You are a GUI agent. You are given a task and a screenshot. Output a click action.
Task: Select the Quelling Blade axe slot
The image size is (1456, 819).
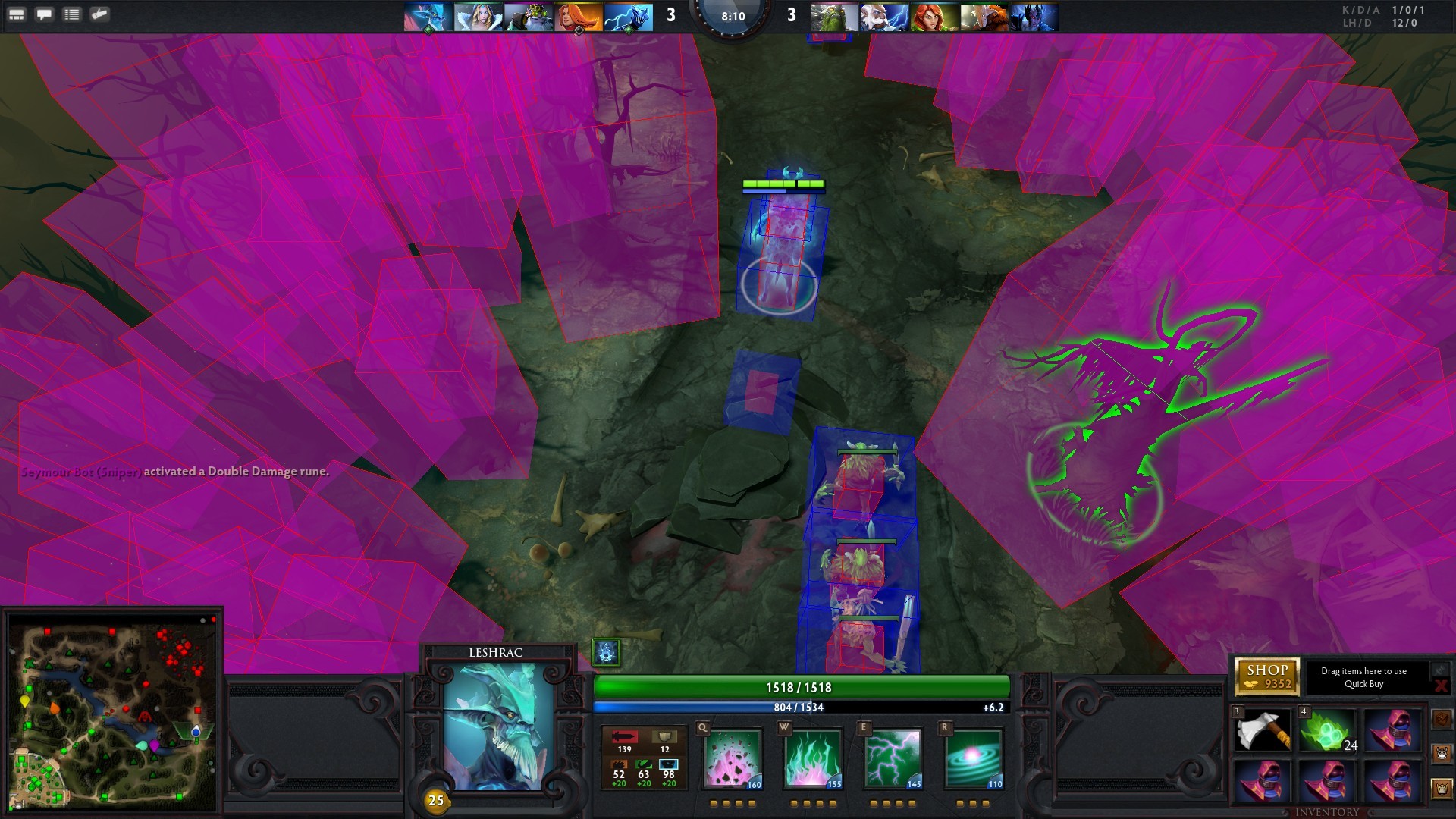[1263, 731]
